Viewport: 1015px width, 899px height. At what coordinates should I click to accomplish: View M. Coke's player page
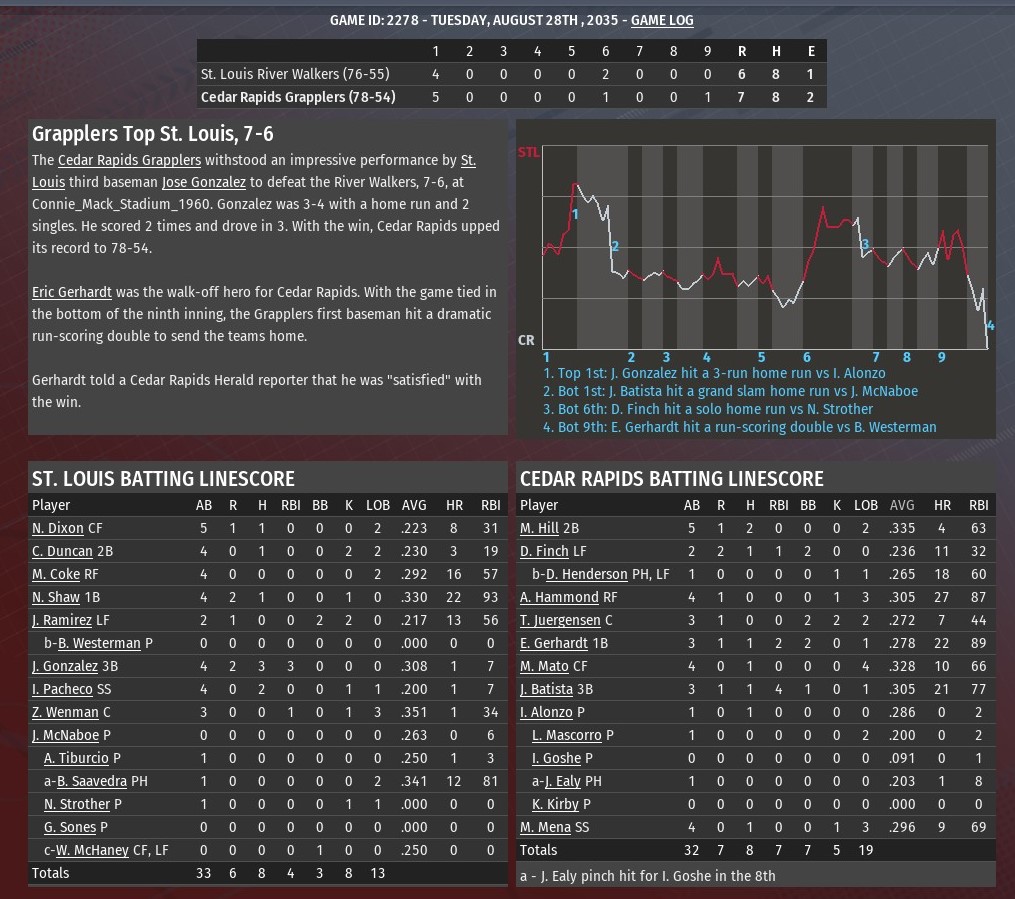[x=56, y=574]
